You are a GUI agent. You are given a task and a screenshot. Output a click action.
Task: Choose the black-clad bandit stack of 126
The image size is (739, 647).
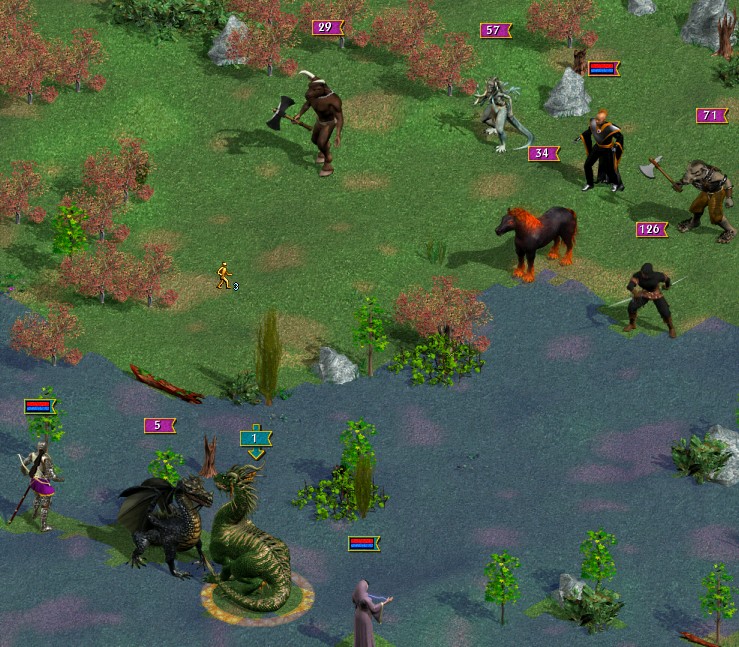tap(650, 299)
